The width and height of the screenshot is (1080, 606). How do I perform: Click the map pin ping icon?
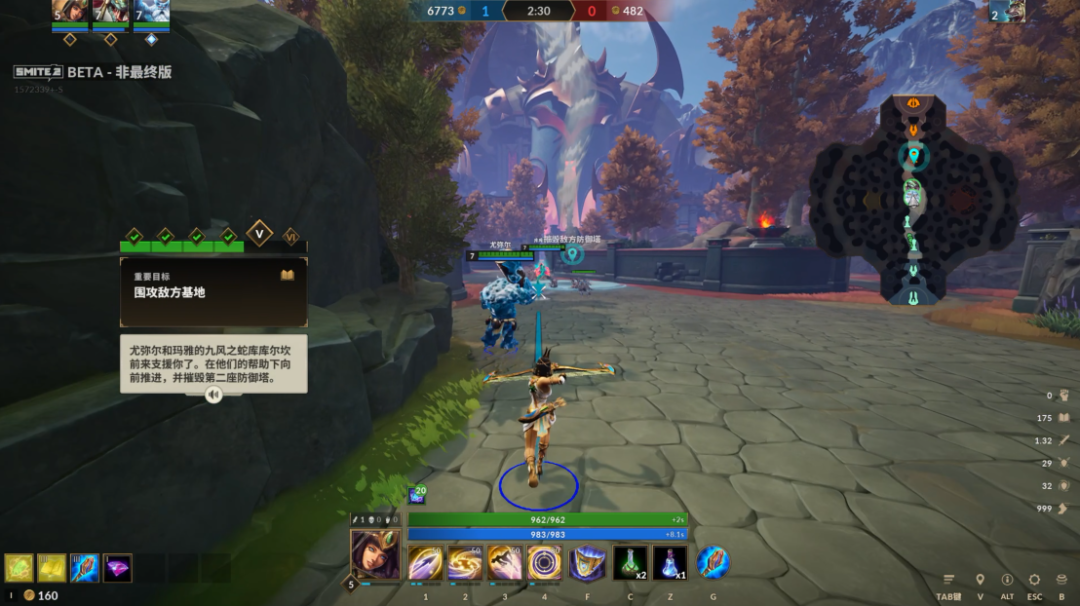pos(979,580)
